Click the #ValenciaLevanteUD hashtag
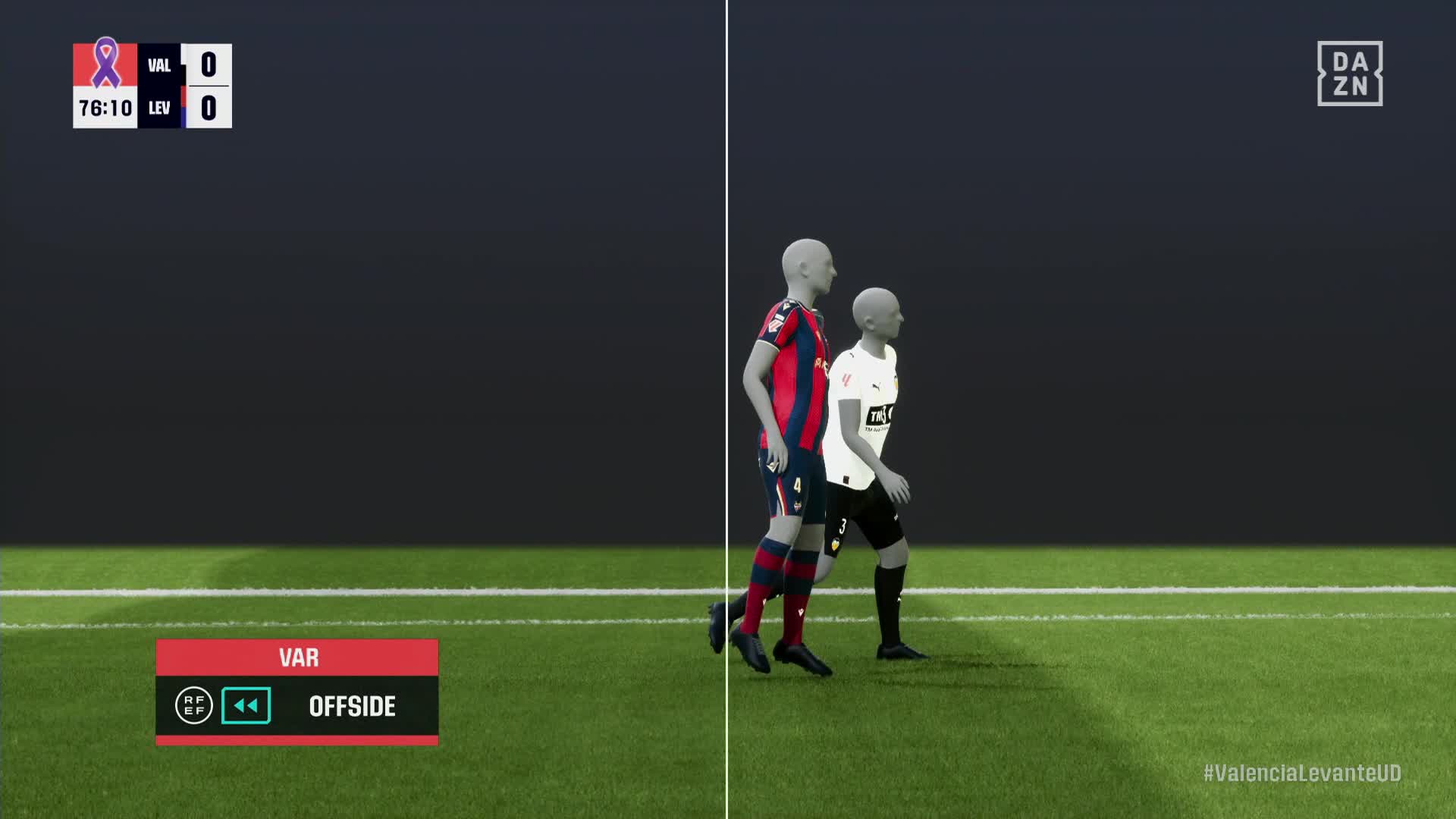Image resolution: width=1456 pixels, height=819 pixels. pyautogui.click(x=1302, y=773)
